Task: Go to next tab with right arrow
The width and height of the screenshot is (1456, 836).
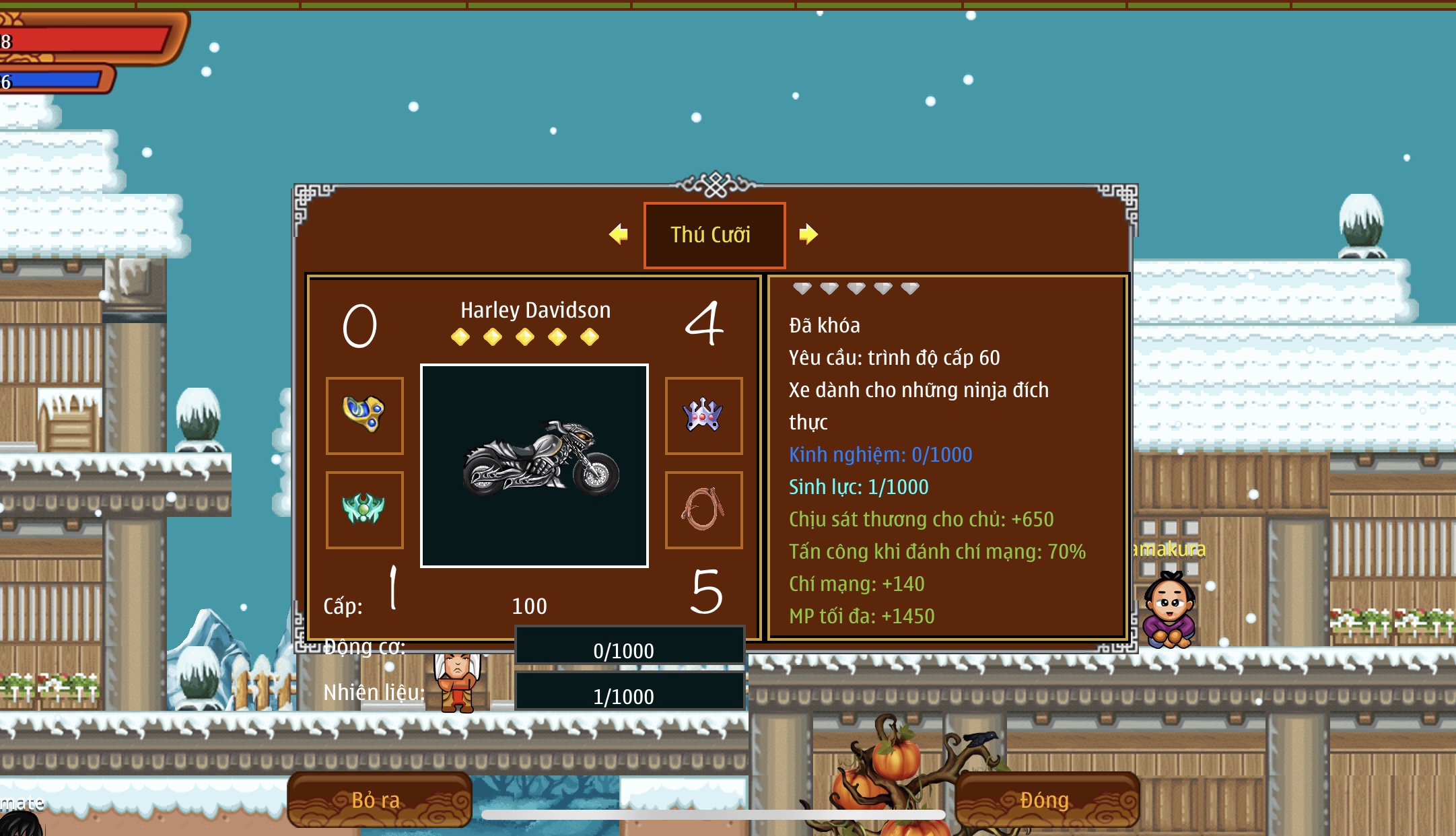Action: pos(808,234)
